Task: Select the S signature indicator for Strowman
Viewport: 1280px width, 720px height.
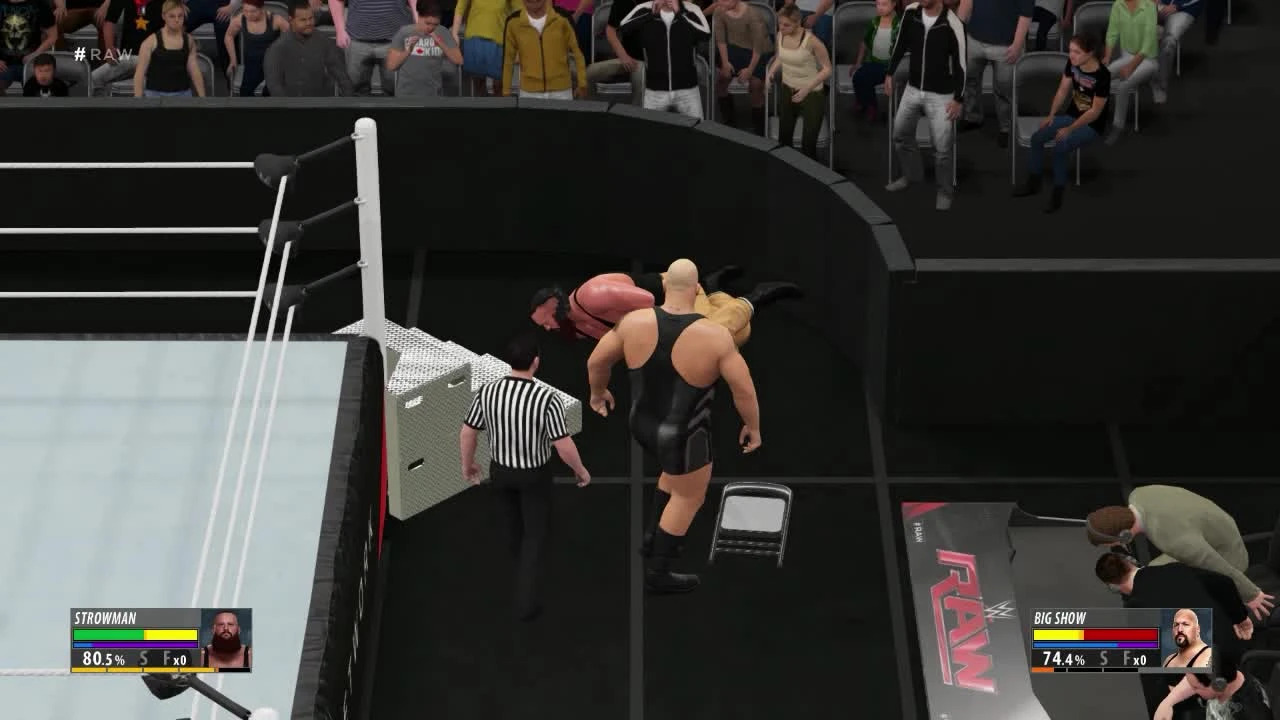Action: 143,658
